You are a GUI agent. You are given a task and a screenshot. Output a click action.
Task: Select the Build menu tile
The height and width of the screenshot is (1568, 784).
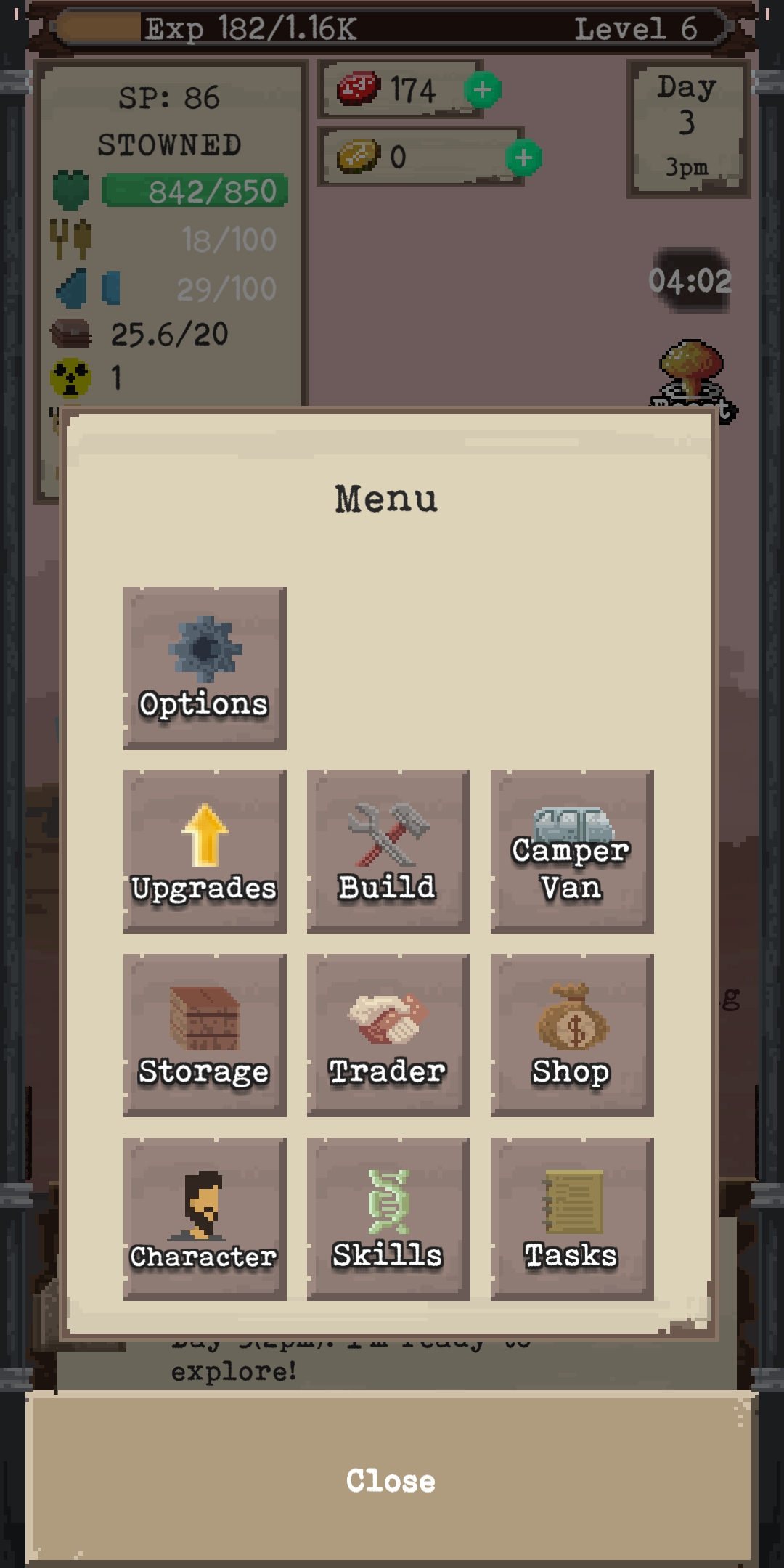pyautogui.click(x=388, y=852)
